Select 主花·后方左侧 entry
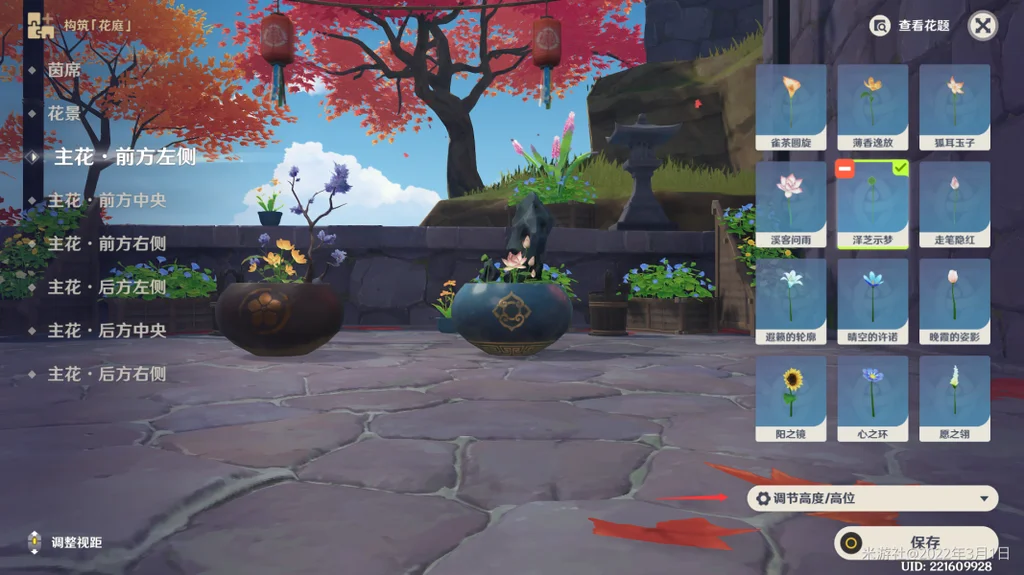The image size is (1024, 575). click(106, 287)
